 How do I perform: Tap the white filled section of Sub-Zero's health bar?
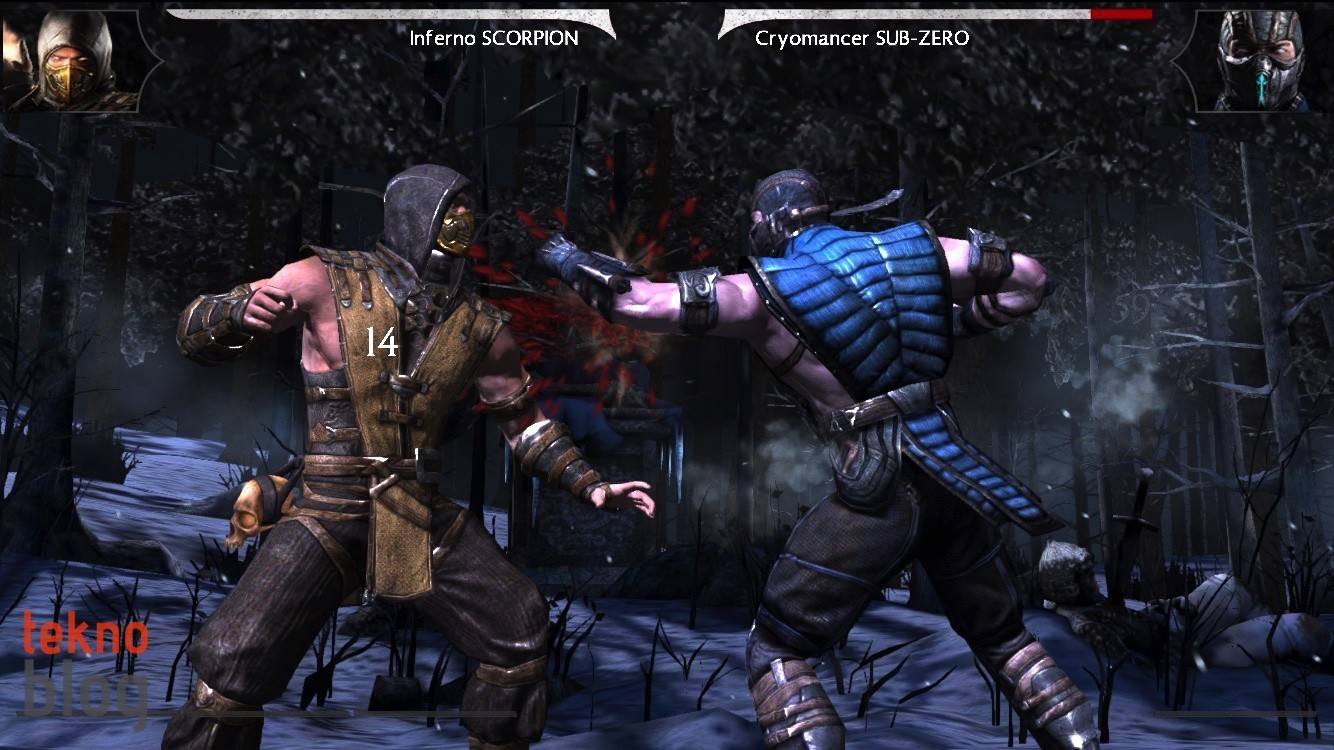(x=900, y=14)
